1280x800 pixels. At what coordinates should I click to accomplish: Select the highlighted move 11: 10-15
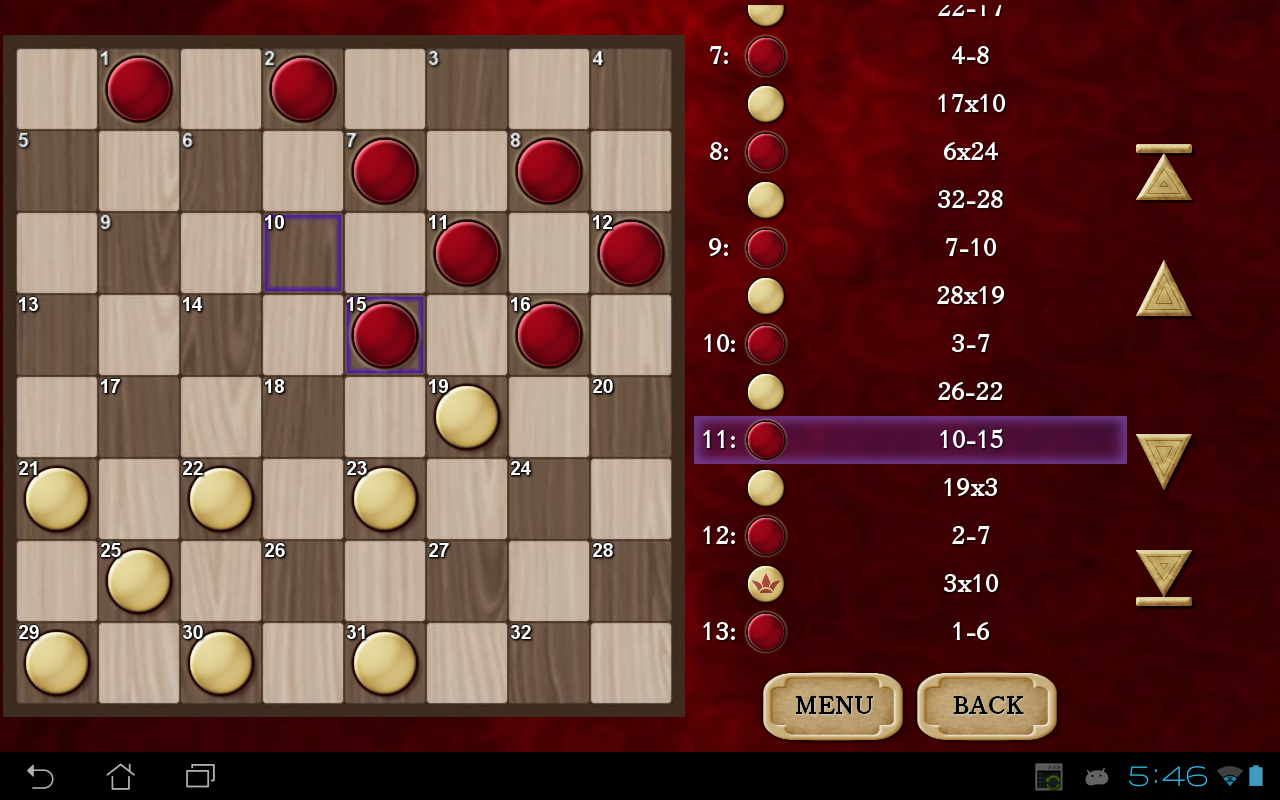tap(910, 440)
